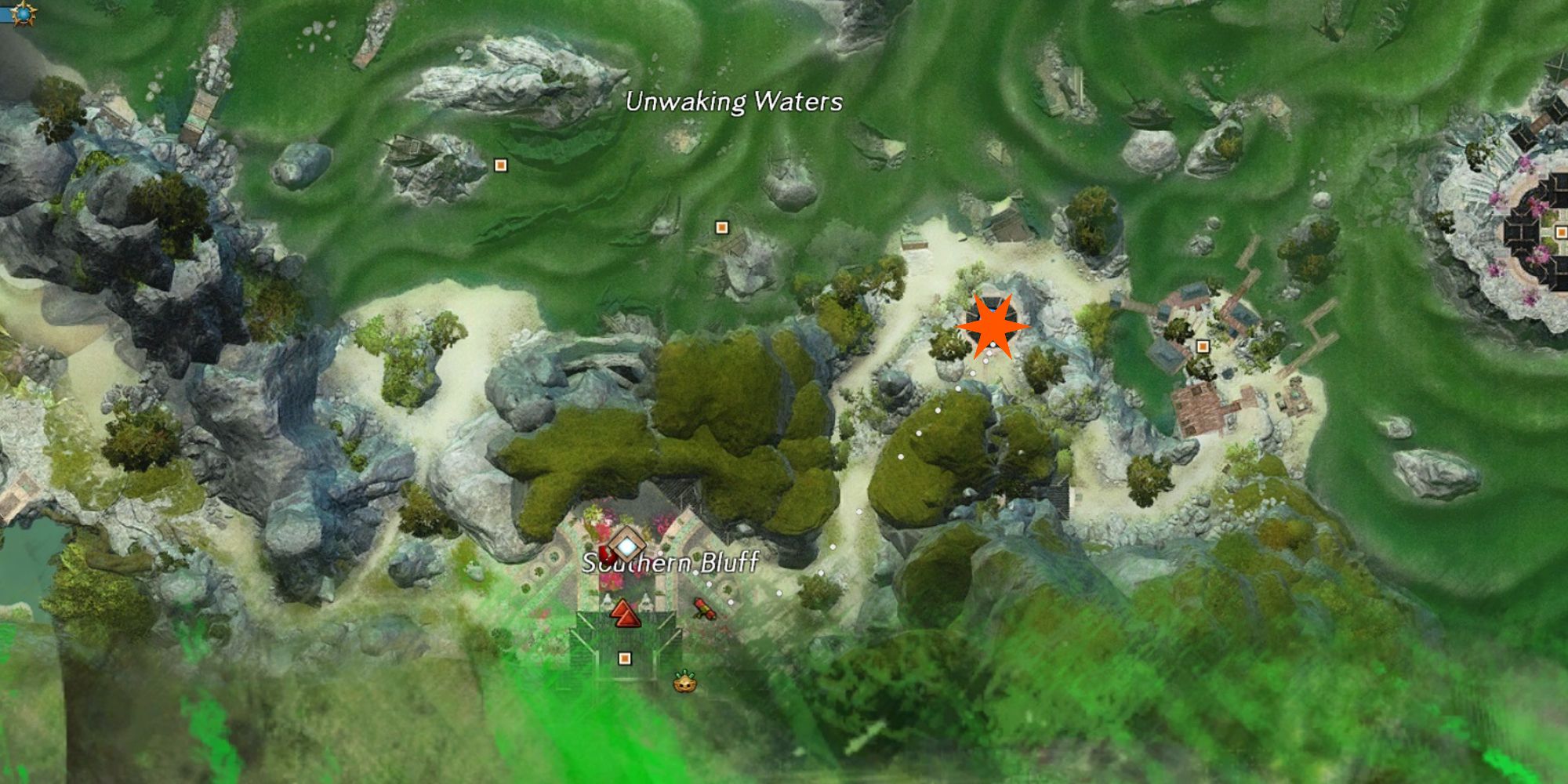Click the Unwaking Waters region label
This screenshot has height=784, width=1568.
coord(734,102)
